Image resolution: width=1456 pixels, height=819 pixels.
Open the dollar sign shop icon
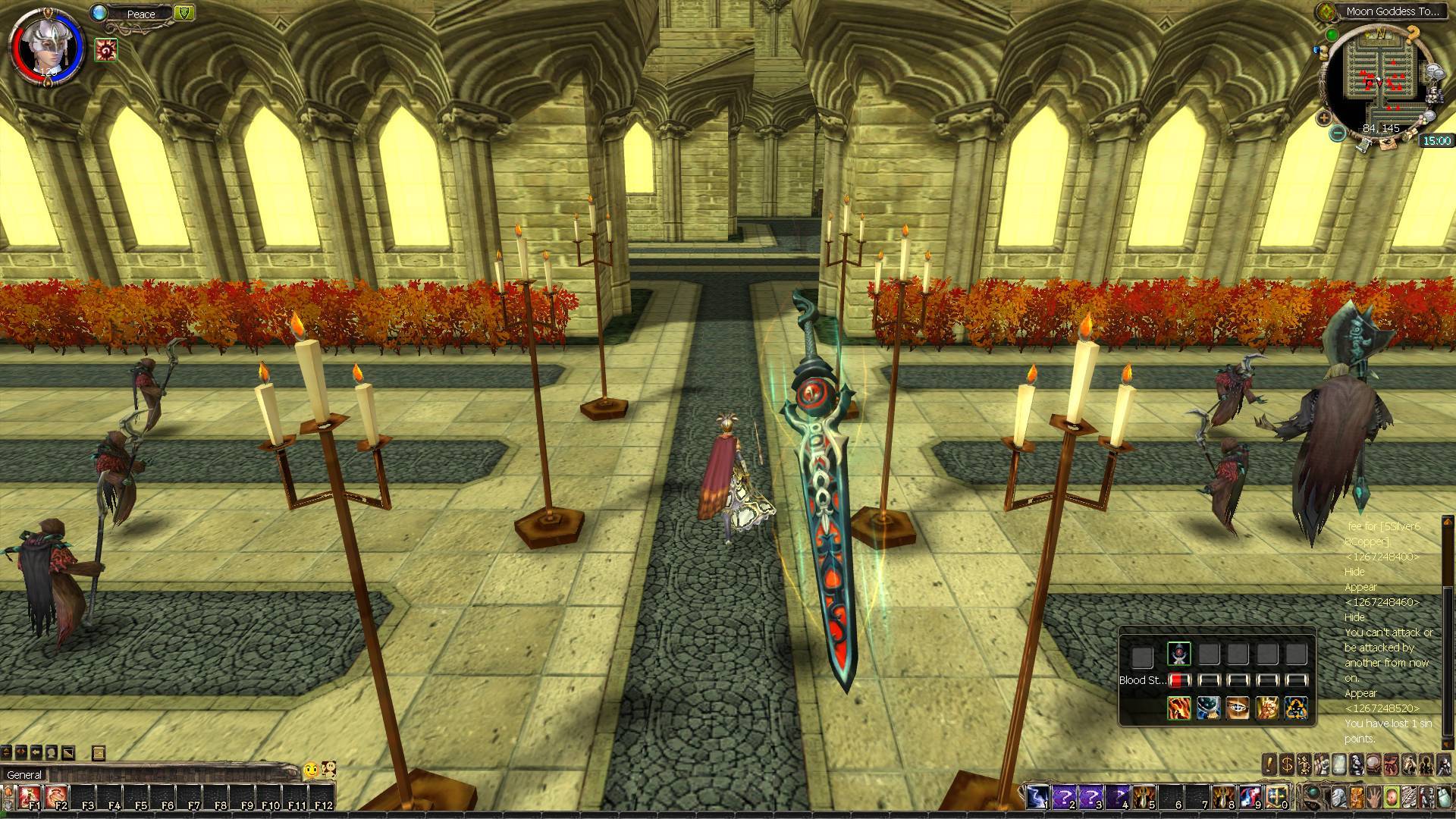[x=1287, y=764]
